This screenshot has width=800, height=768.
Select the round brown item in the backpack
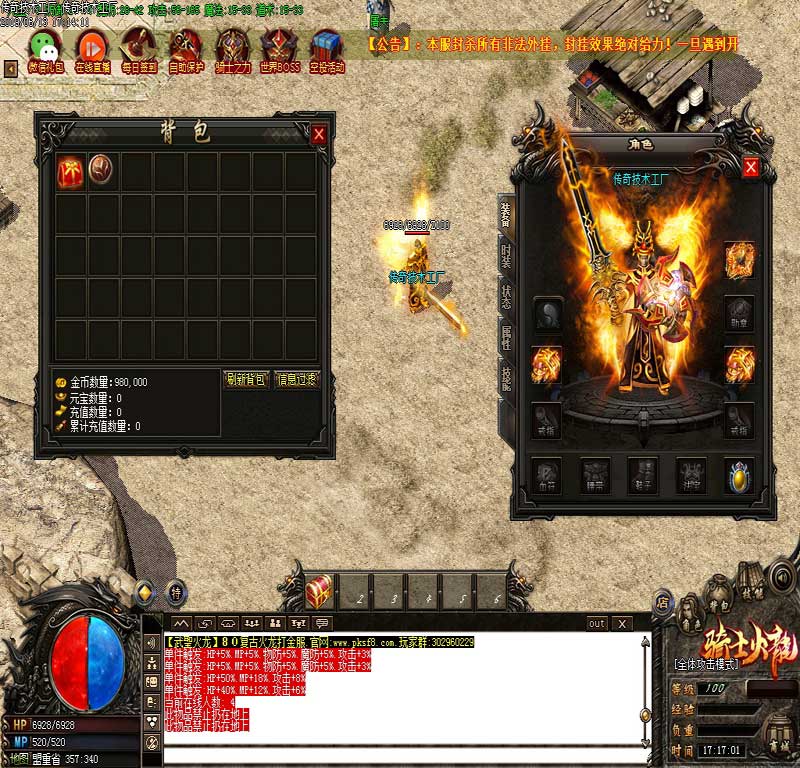pos(101,168)
